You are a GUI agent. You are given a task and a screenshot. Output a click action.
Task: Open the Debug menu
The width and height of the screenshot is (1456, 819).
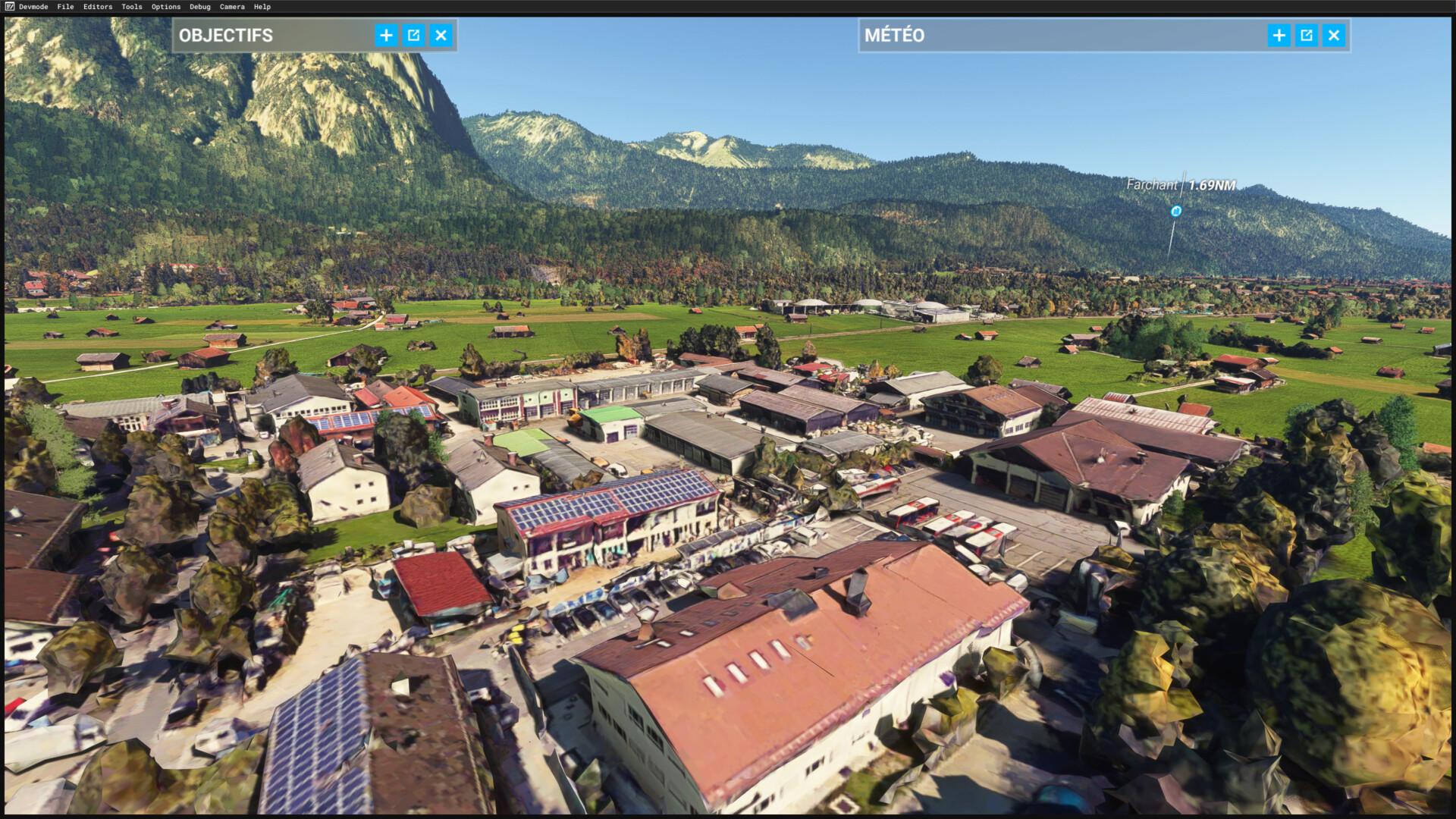(200, 7)
